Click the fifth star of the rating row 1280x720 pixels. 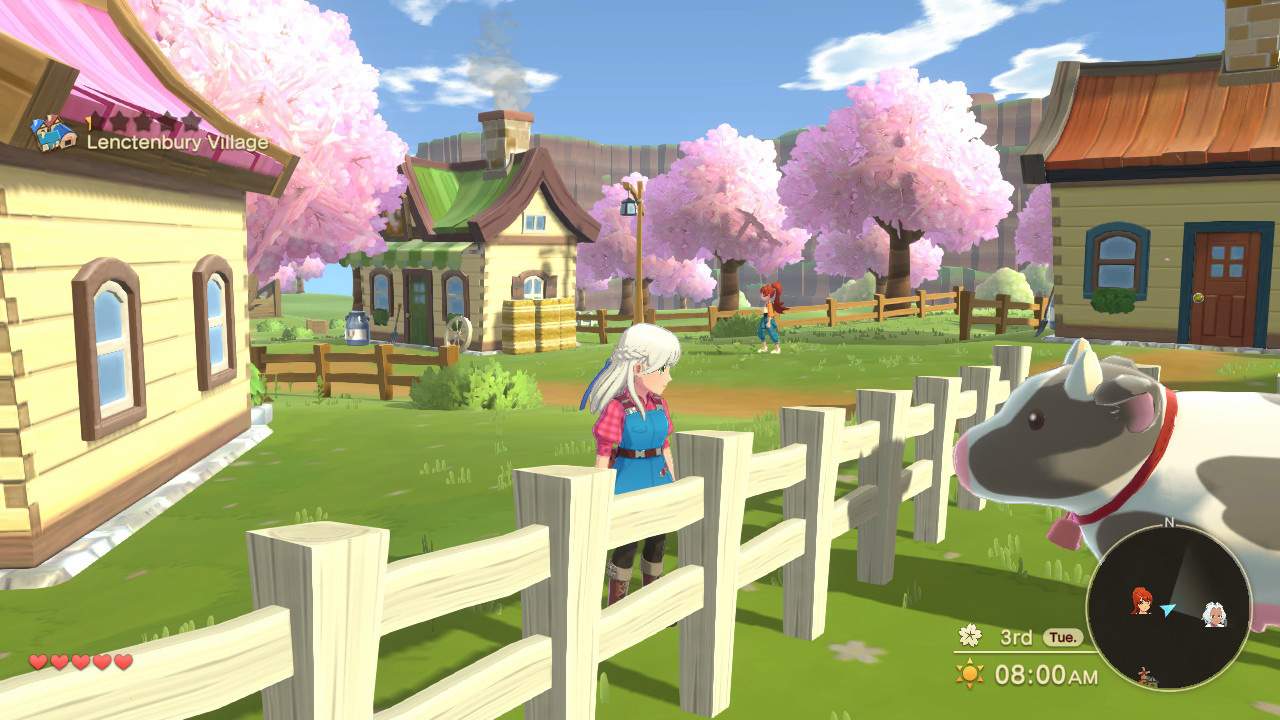click(190, 122)
